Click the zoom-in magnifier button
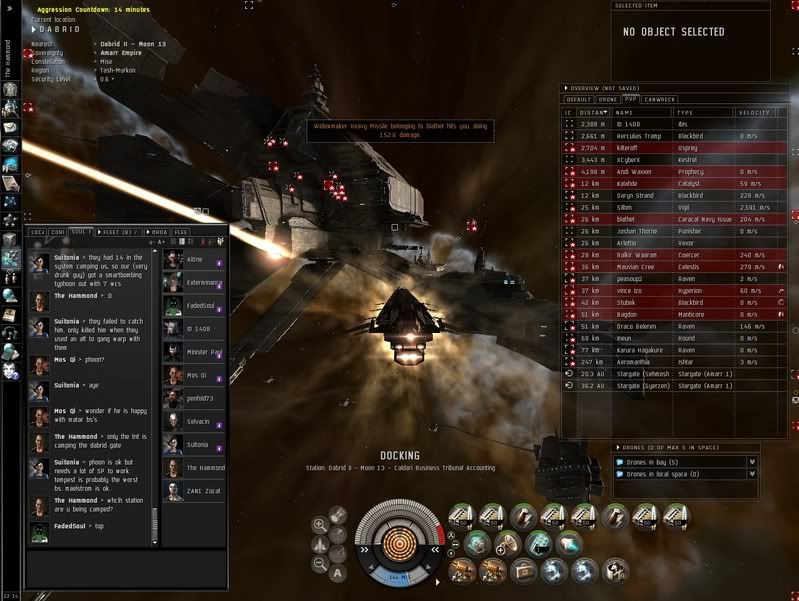This screenshot has height=601, width=799. 320,523
